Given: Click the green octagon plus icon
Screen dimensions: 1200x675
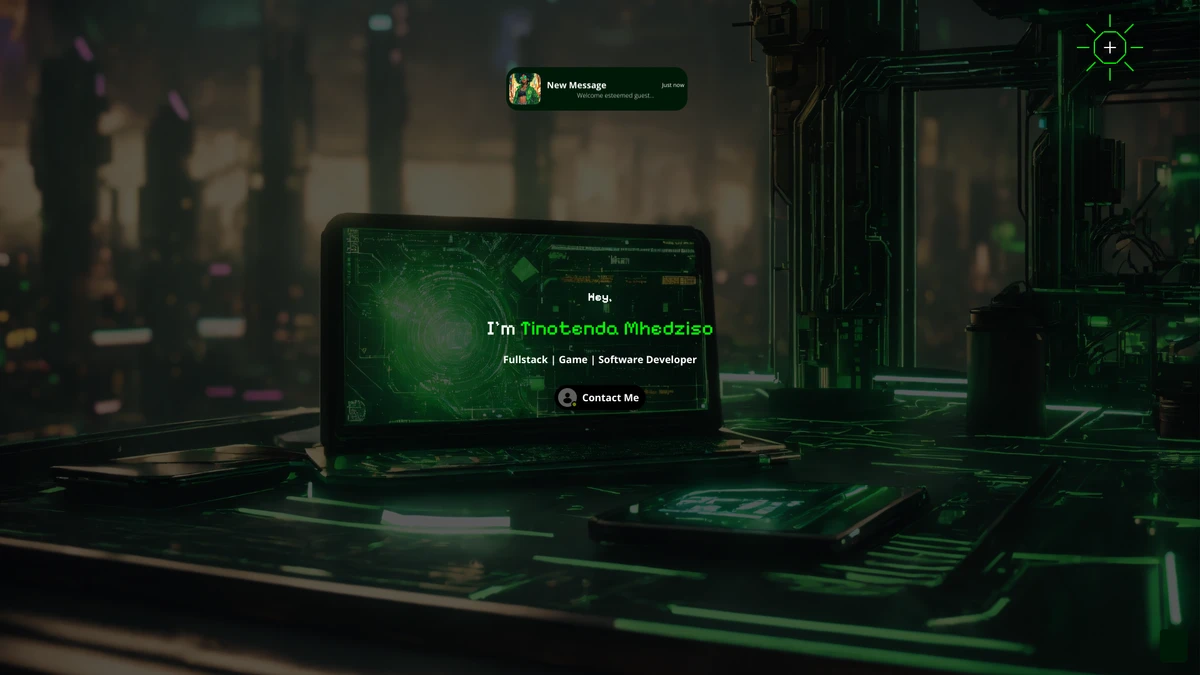Looking at the screenshot, I should coord(1109,47).
